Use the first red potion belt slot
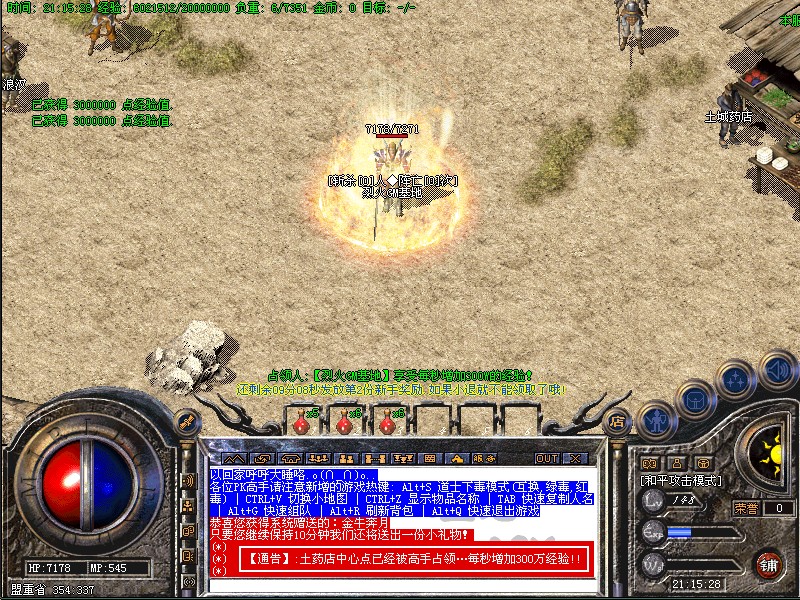Screen dimensions: 800x600 [303, 424]
